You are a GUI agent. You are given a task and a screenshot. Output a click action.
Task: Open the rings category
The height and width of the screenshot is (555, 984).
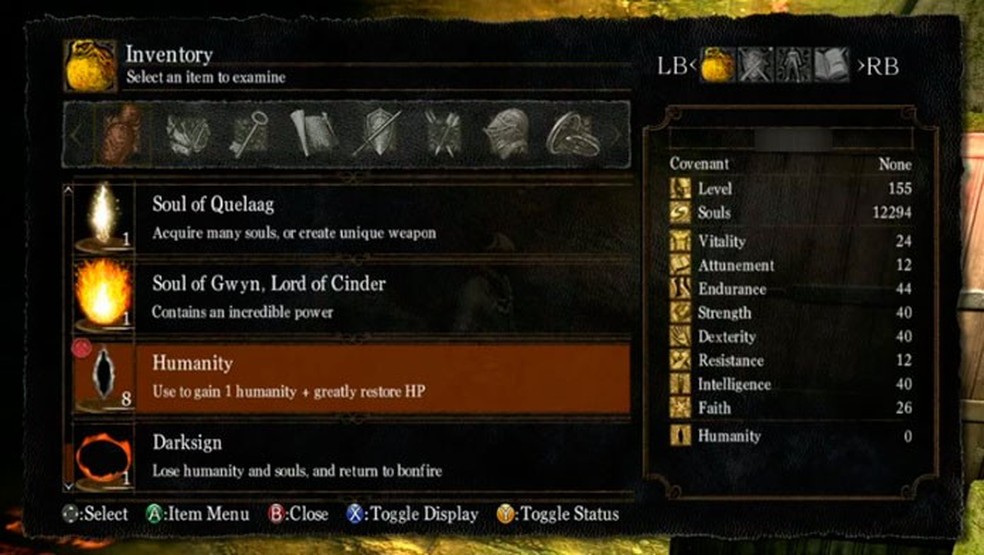pyautogui.click(x=571, y=134)
